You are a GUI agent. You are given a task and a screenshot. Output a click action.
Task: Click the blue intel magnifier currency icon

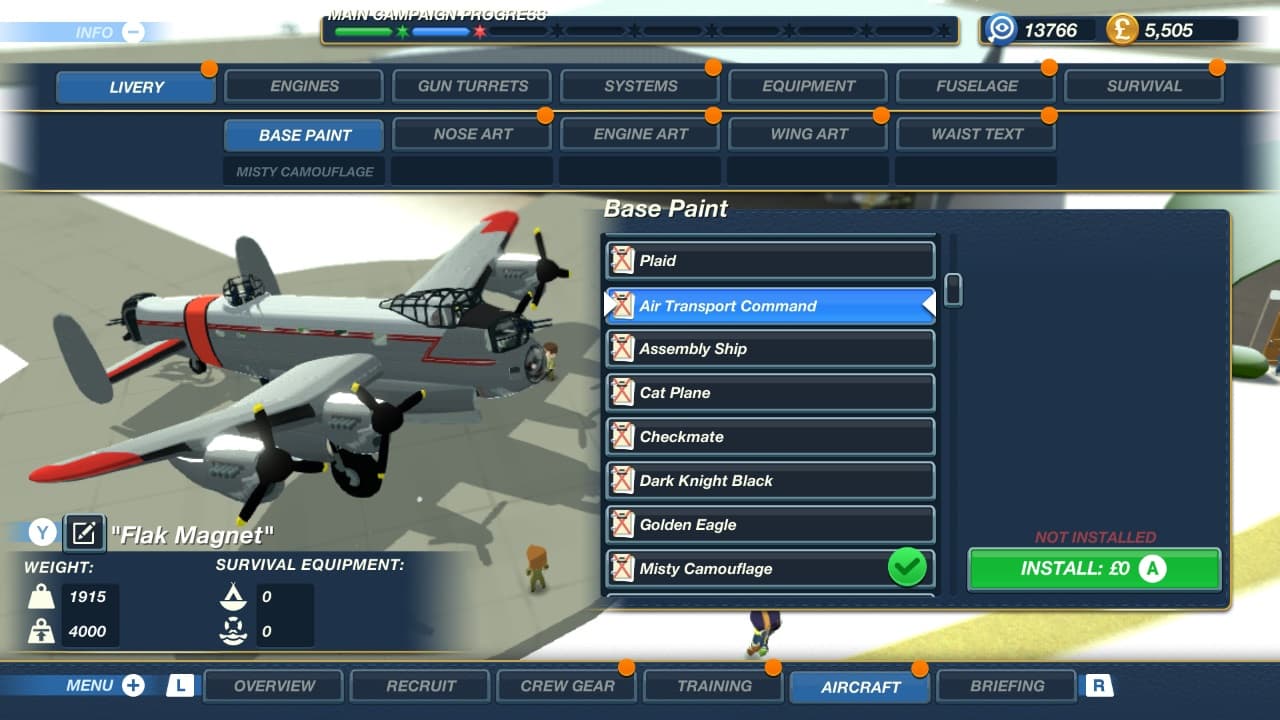pos(1001,29)
